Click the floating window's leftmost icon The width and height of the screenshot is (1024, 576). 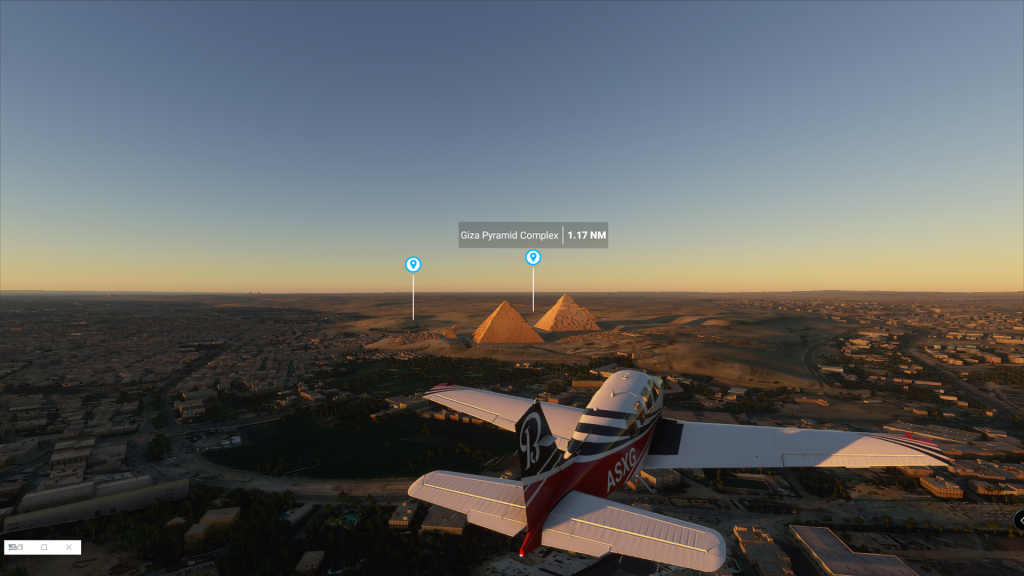16,547
